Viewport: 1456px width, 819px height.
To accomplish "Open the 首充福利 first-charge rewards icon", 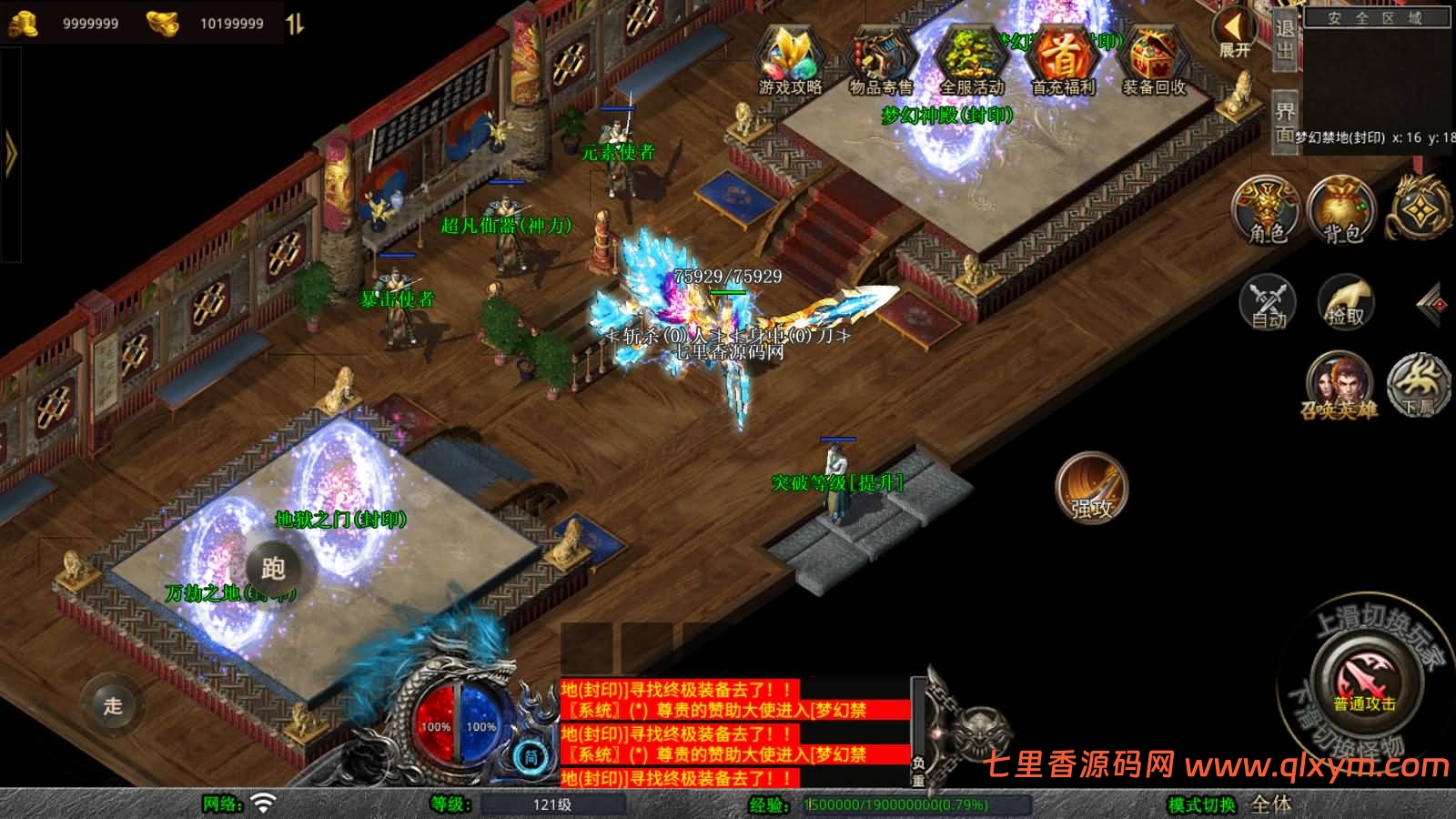I will point(1062,56).
